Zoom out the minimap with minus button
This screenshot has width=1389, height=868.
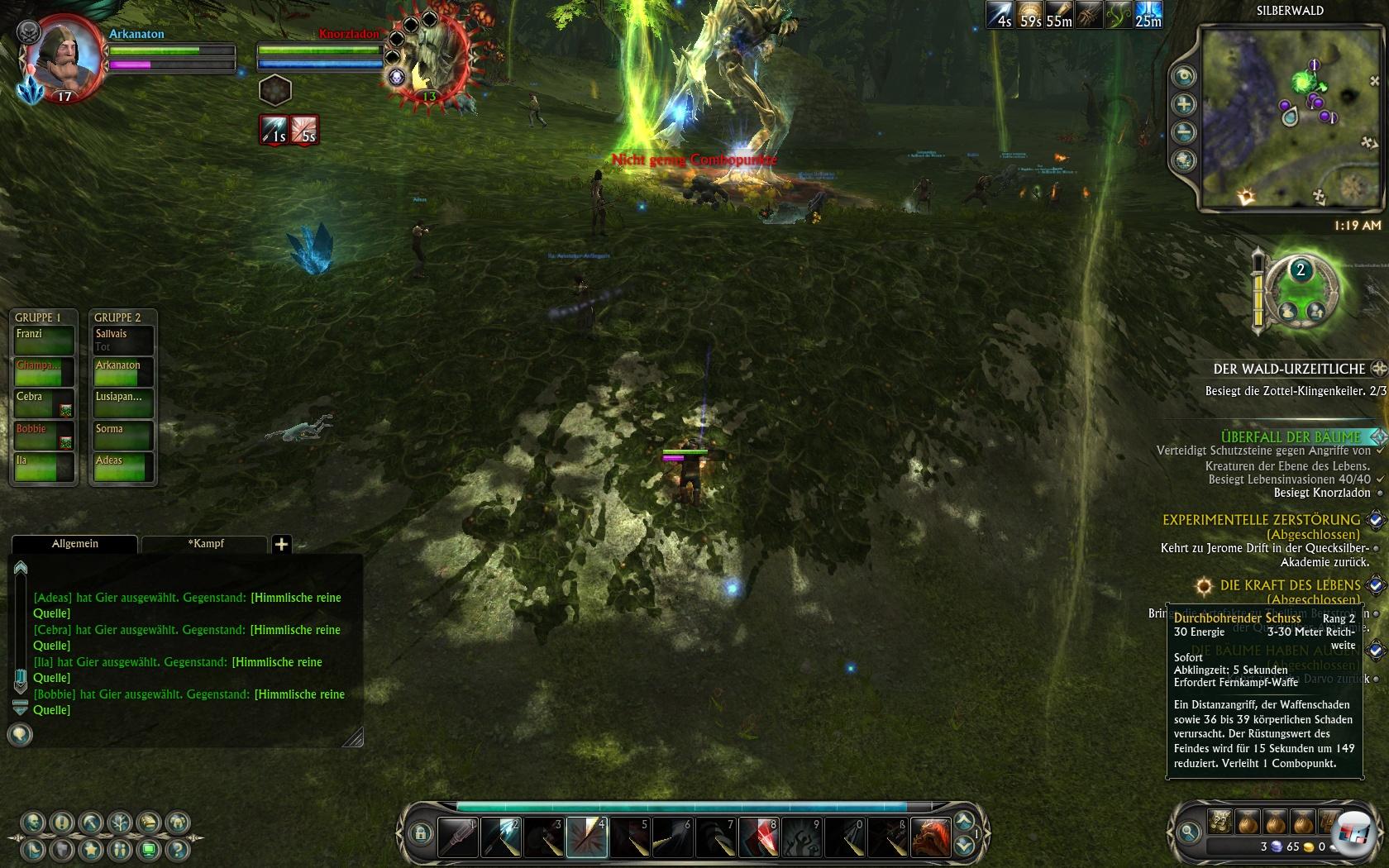coord(1184,132)
